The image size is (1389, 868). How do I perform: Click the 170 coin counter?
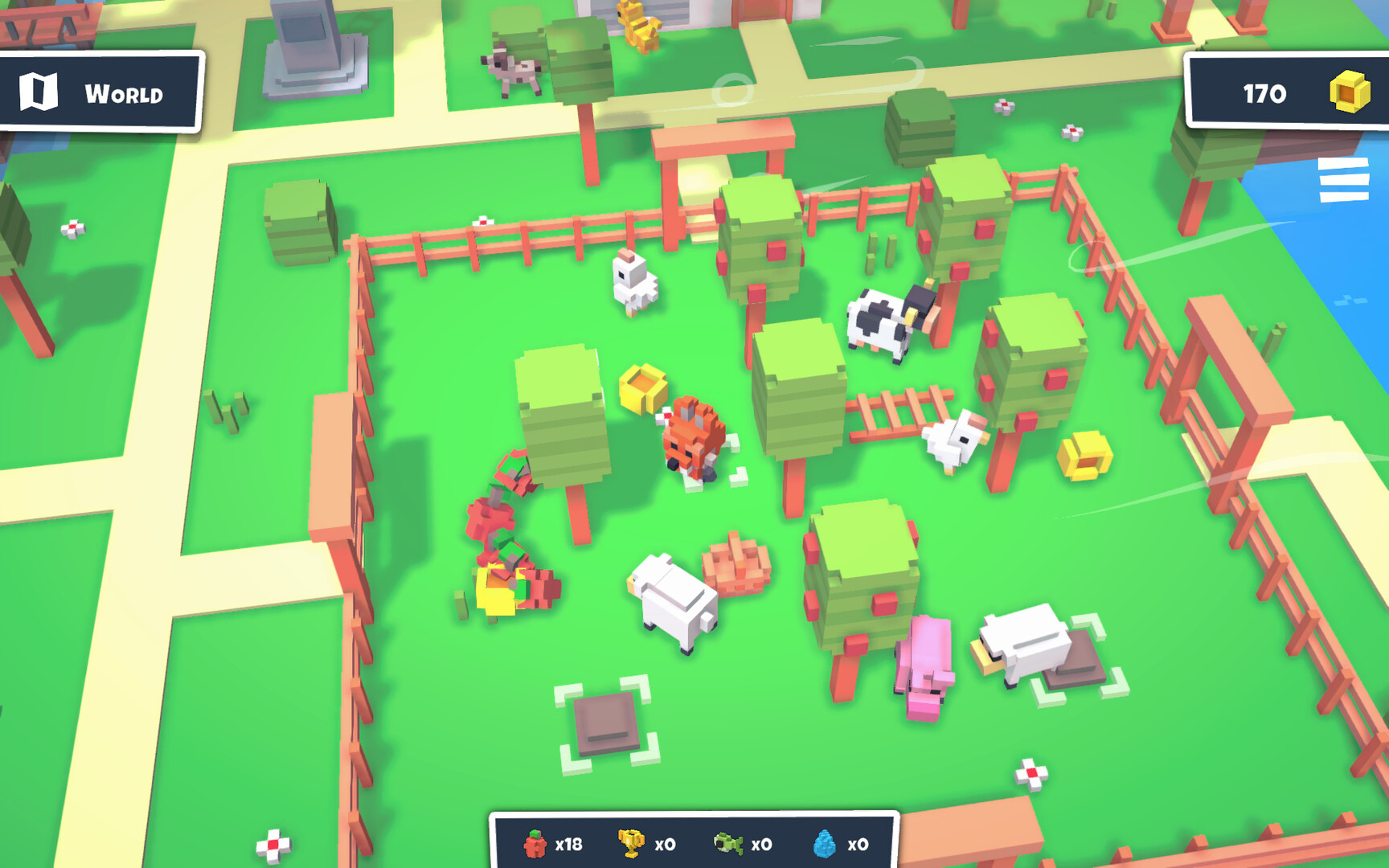pyautogui.click(x=1264, y=93)
